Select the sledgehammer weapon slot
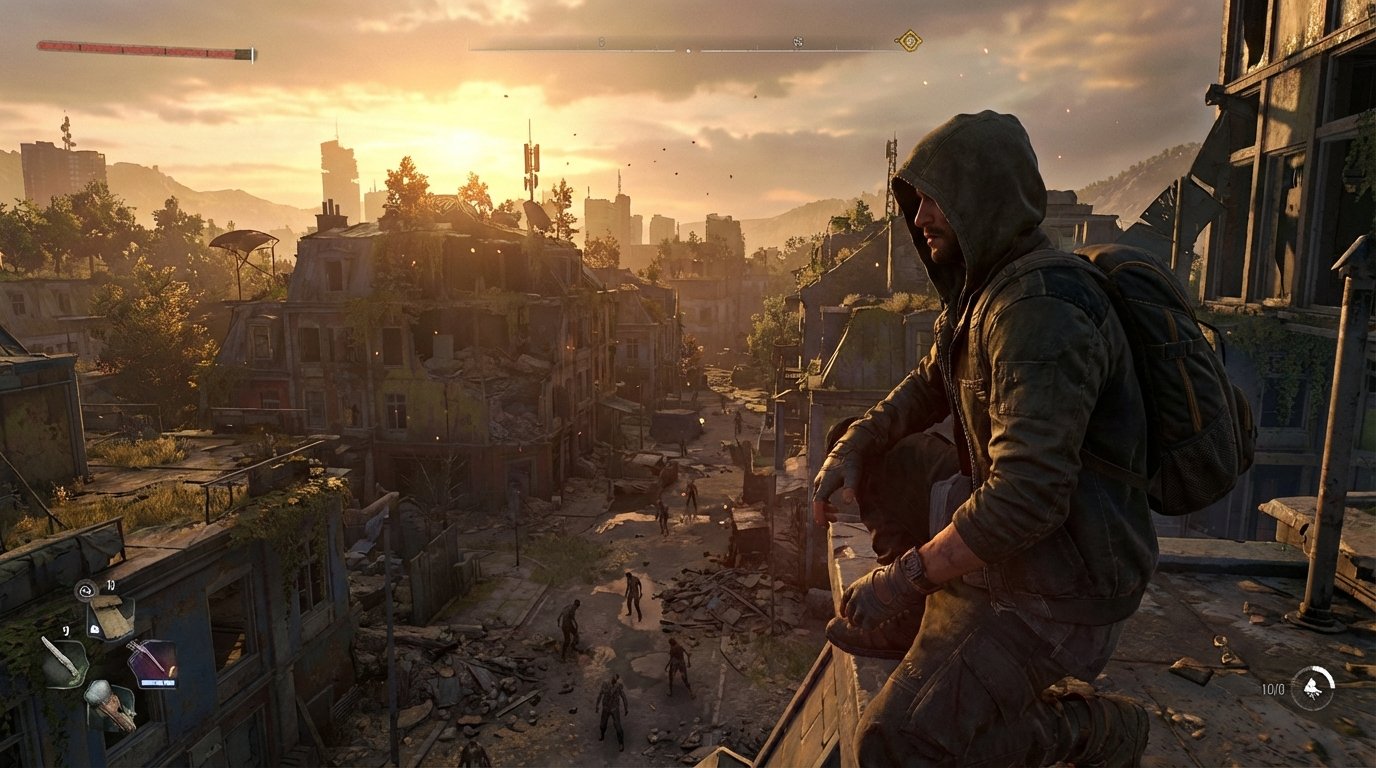Image resolution: width=1376 pixels, height=768 pixels. tap(108, 705)
